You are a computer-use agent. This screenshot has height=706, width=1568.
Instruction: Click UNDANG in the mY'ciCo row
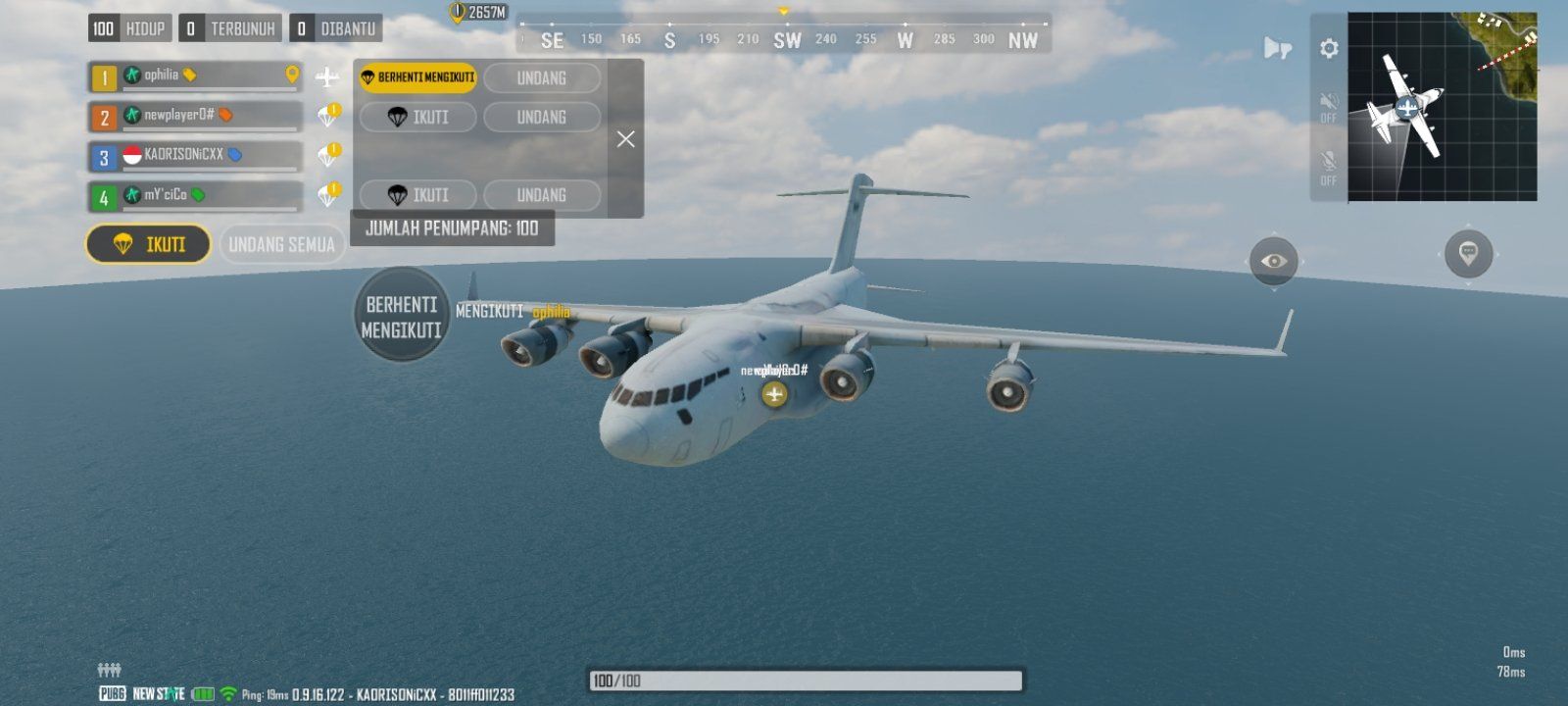point(541,195)
